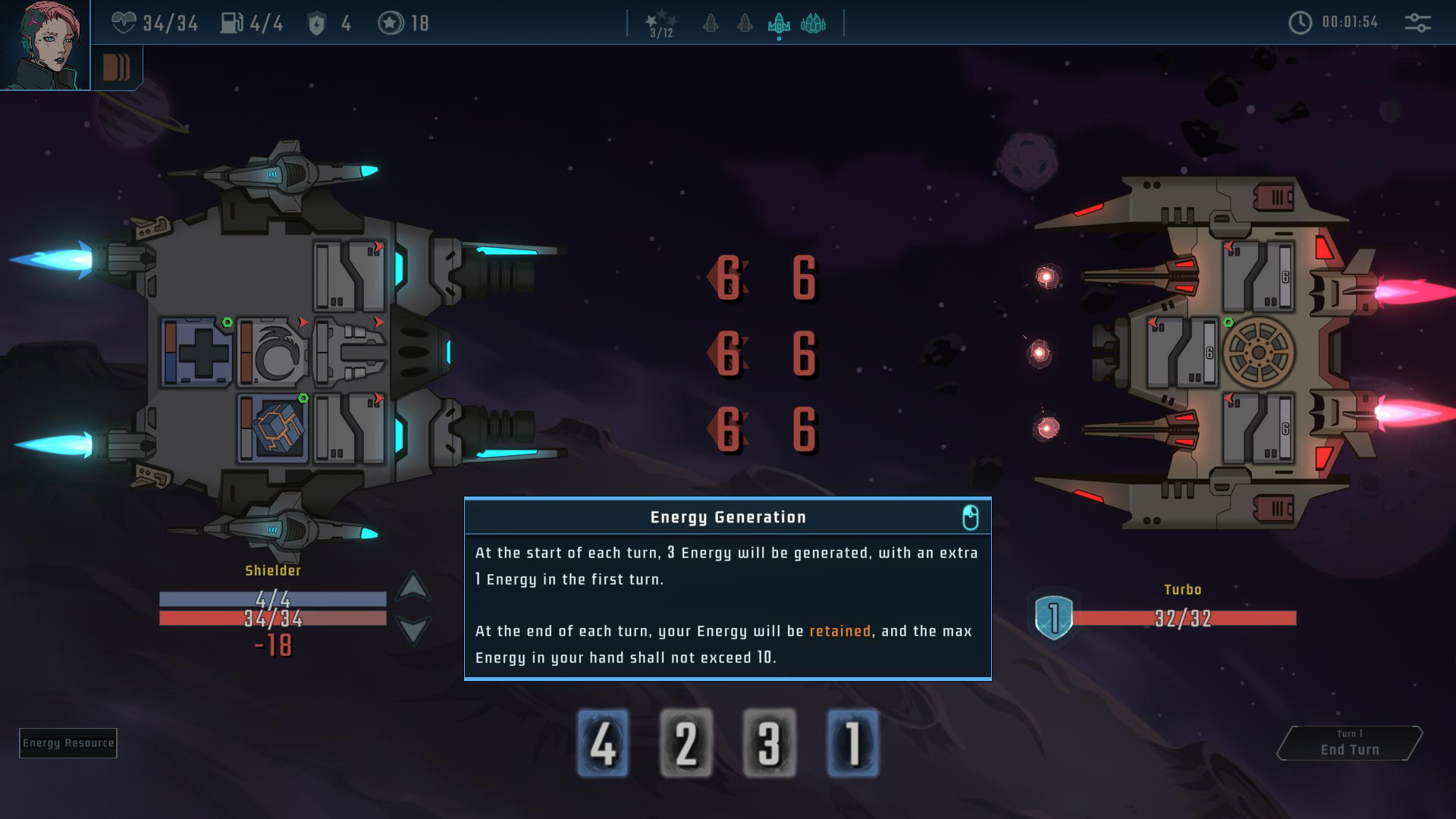The width and height of the screenshot is (1456, 819).
Task: Open the settings sliders menu
Action: [x=1417, y=23]
